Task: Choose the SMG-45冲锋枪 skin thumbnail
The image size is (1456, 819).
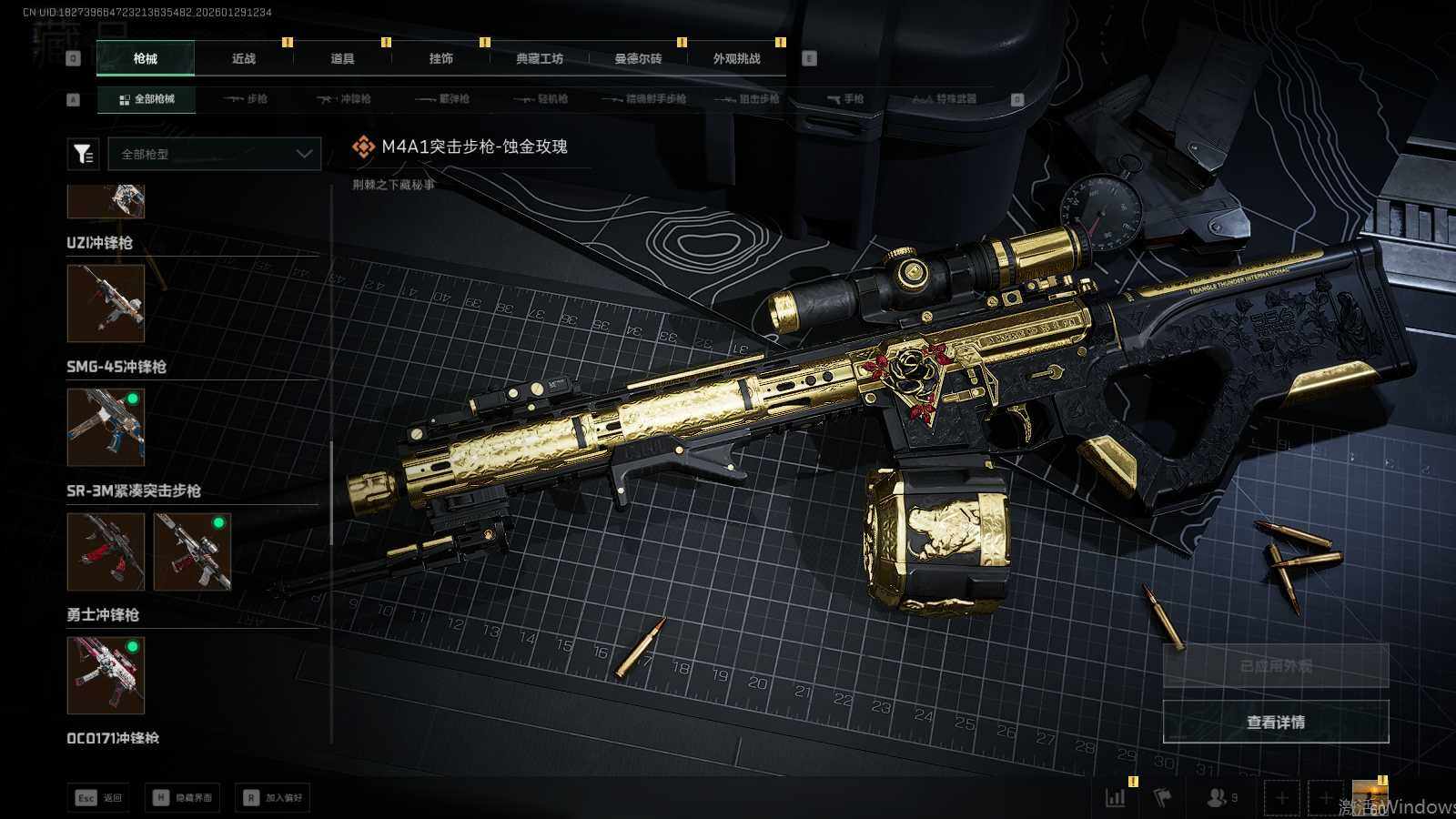Action: (x=106, y=428)
